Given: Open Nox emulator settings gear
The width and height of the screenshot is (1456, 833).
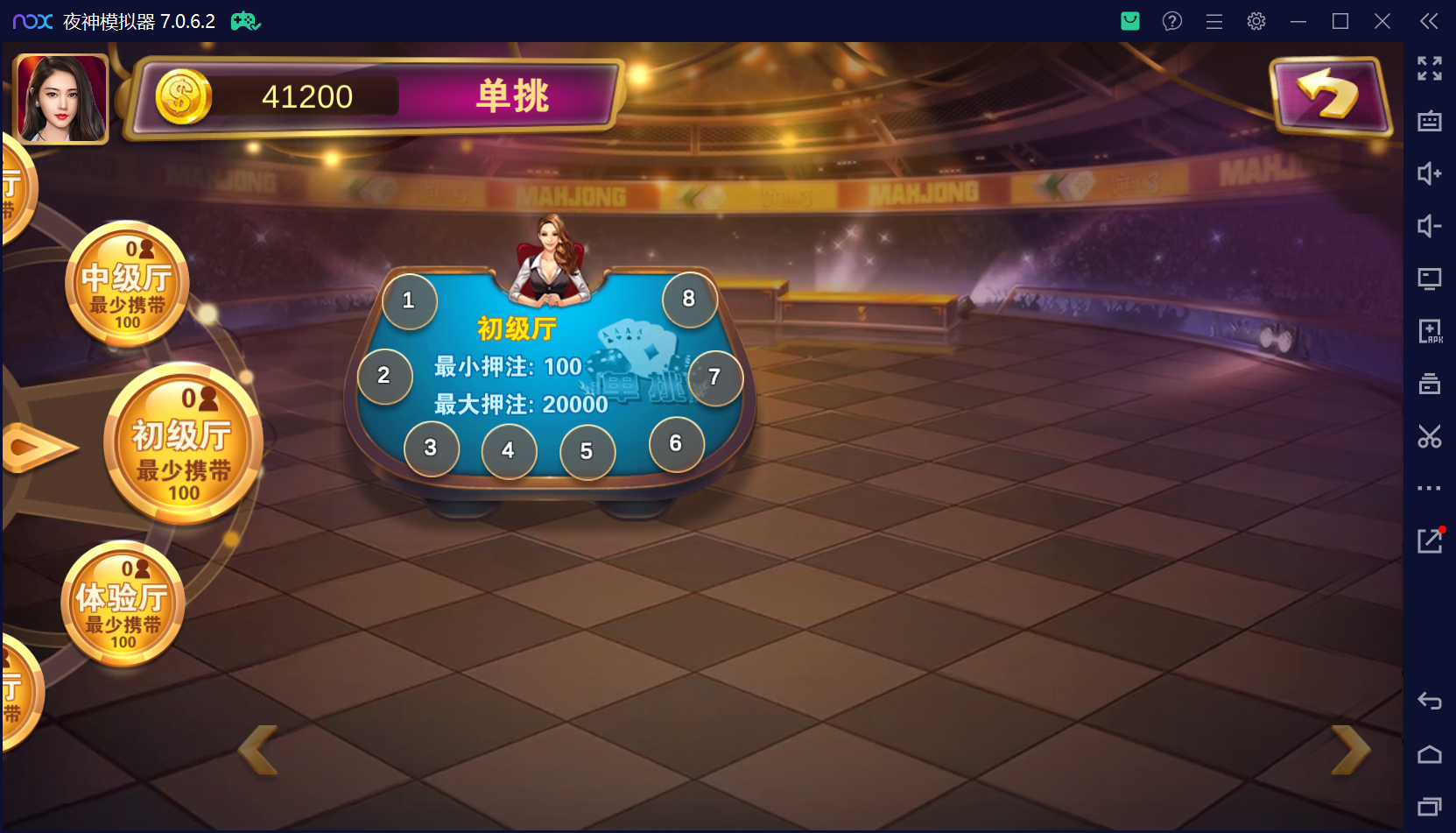Looking at the screenshot, I should pyautogui.click(x=1256, y=21).
